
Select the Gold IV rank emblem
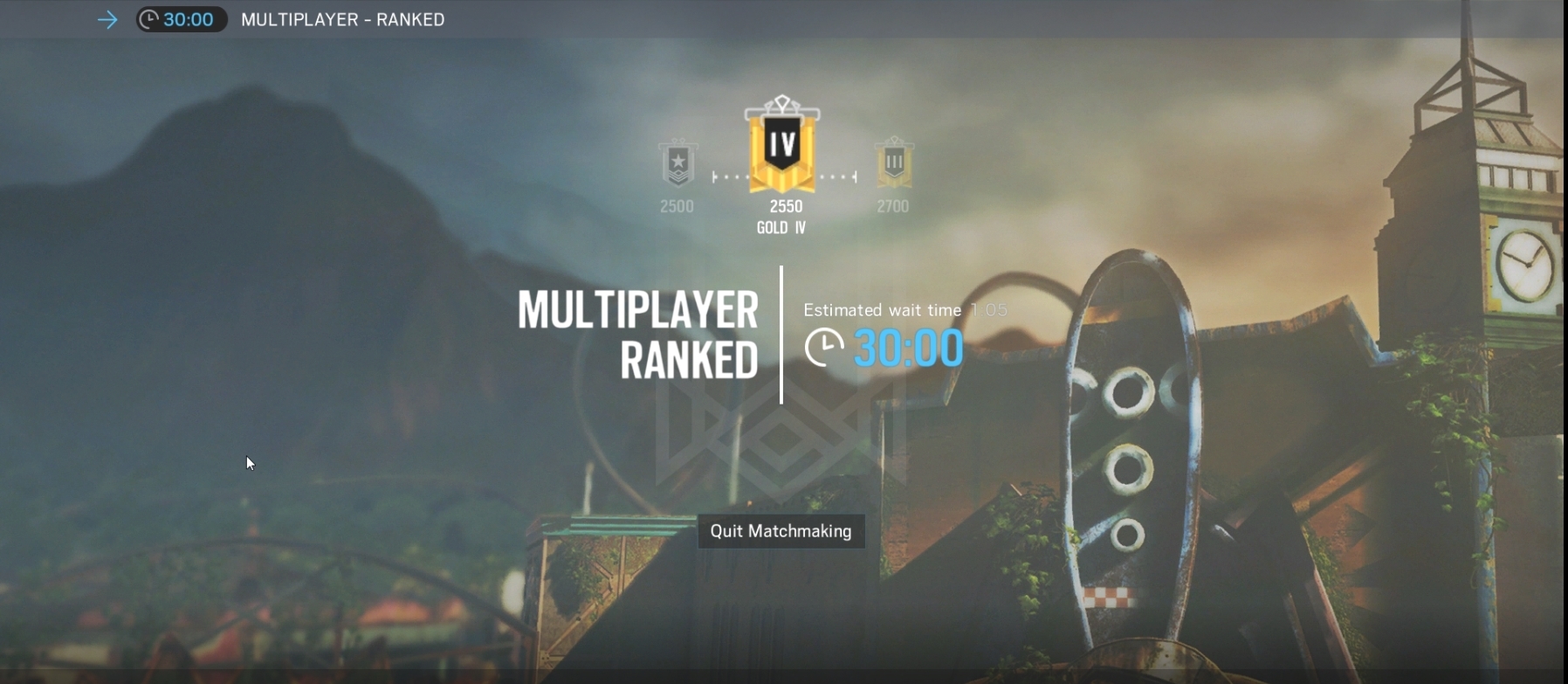point(782,149)
